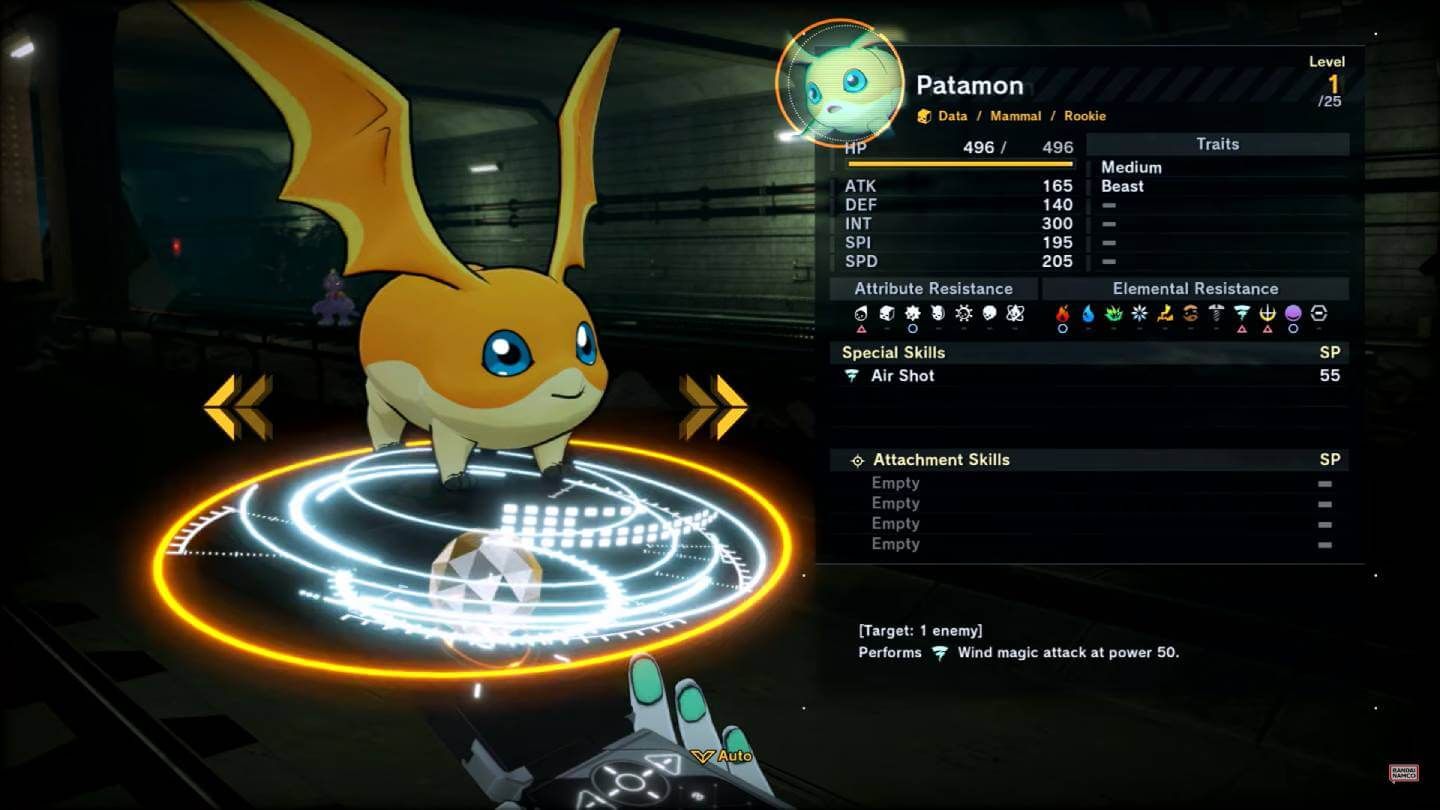Select the Light elemental resistance icon
1440x810 pixels.
(x=1268, y=313)
